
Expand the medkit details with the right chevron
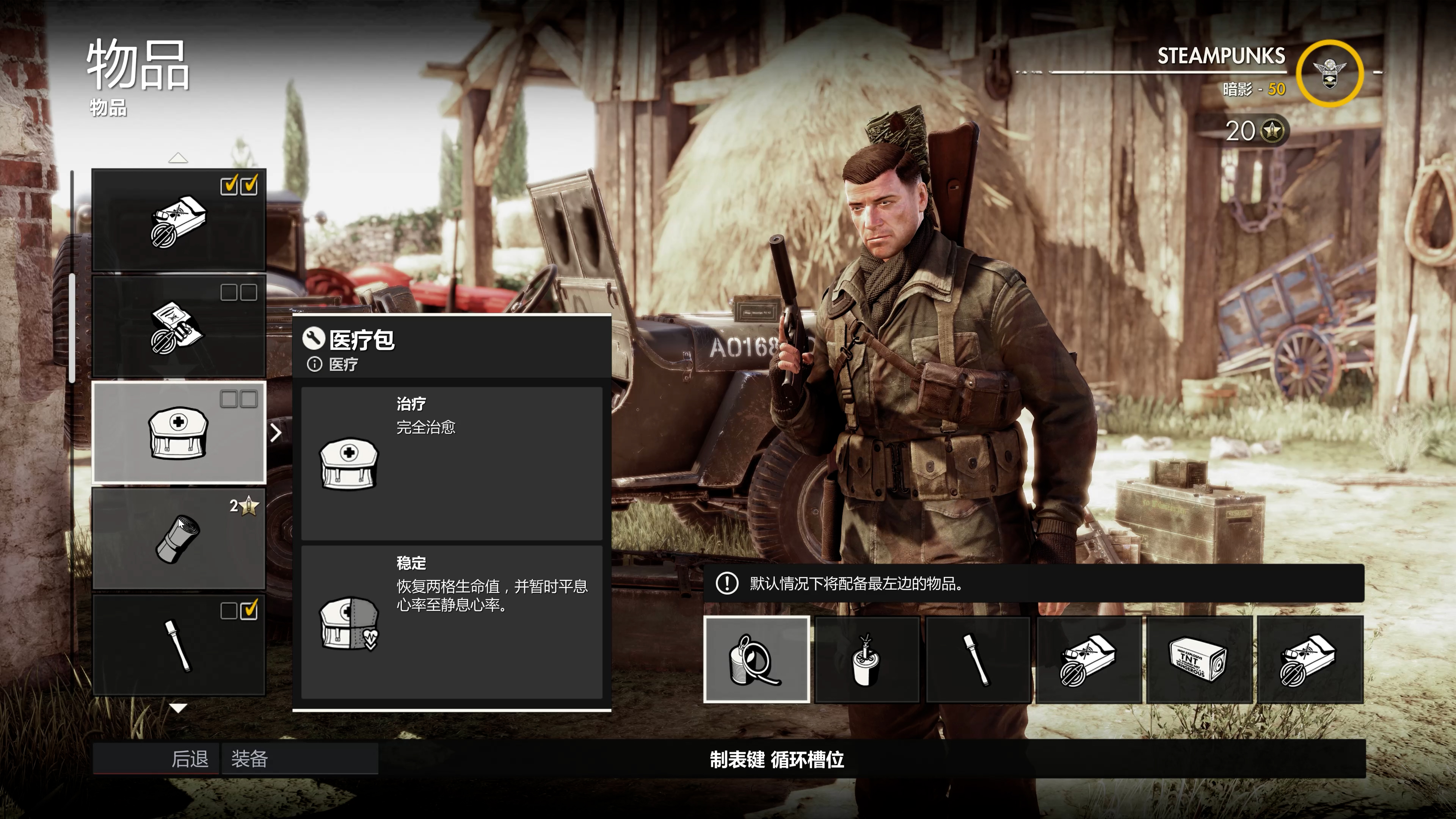(276, 433)
